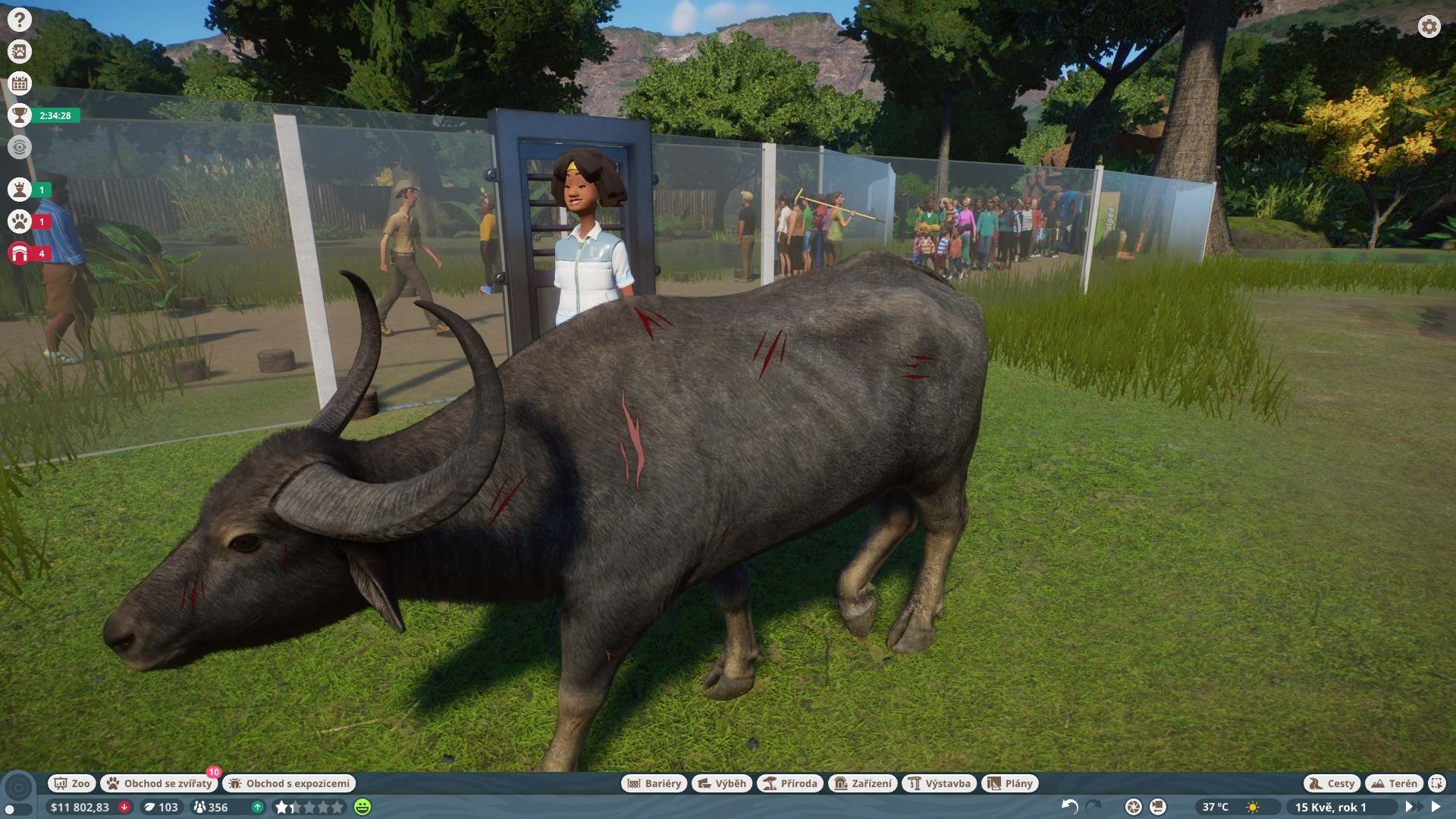Expand the staff notification badge

[x=19, y=192]
